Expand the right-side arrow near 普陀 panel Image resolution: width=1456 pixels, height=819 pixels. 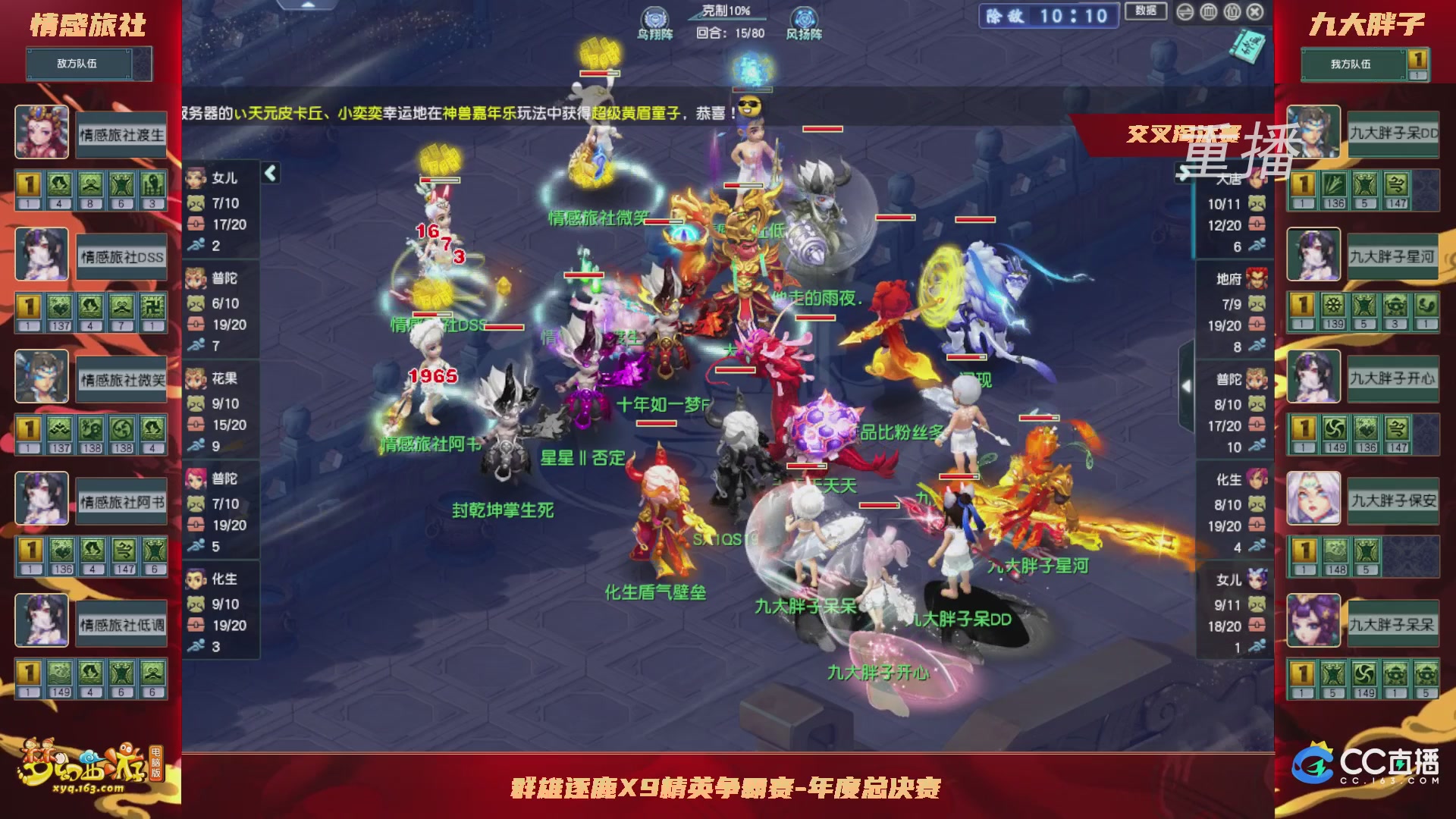tap(1186, 385)
